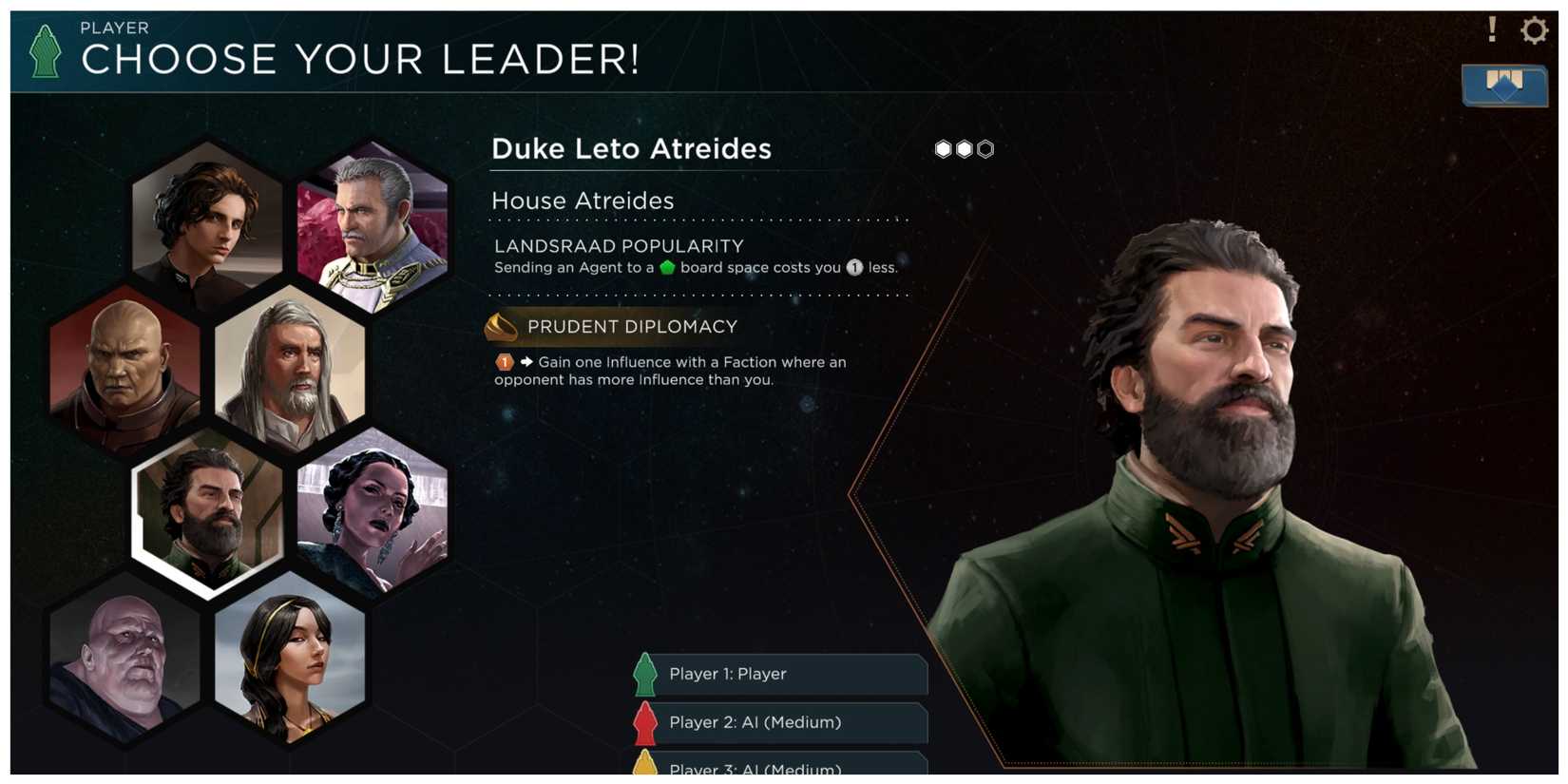The width and height of the screenshot is (1568, 784).
Task: Click the green board space icon in Landsraad text
Action: click(x=666, y=267)
